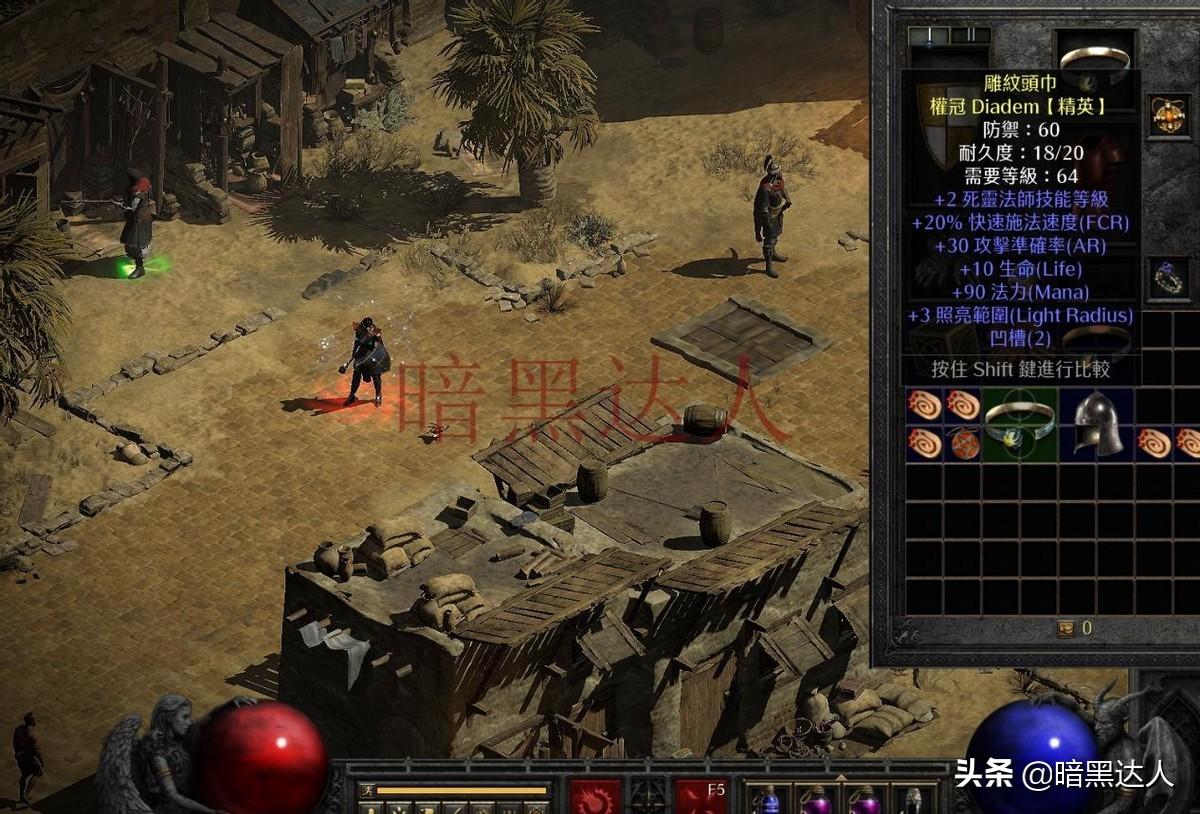Screen dimensions: 1200x814
Task: Click the equipped amulet slot
Action: pos(1167,116)
